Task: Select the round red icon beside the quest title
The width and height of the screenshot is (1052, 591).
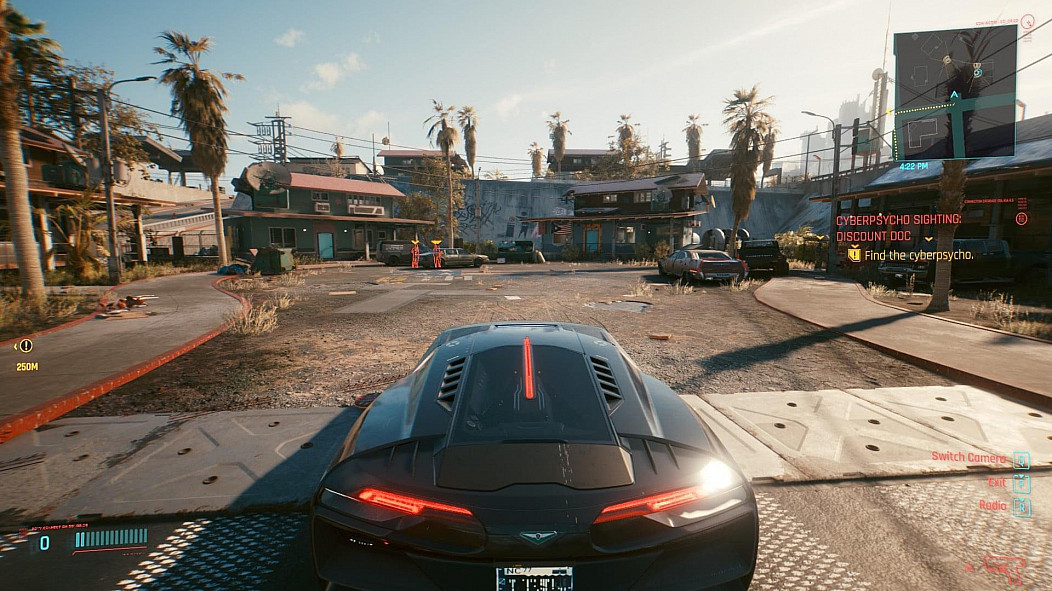Action: [x=1021, y=218]
